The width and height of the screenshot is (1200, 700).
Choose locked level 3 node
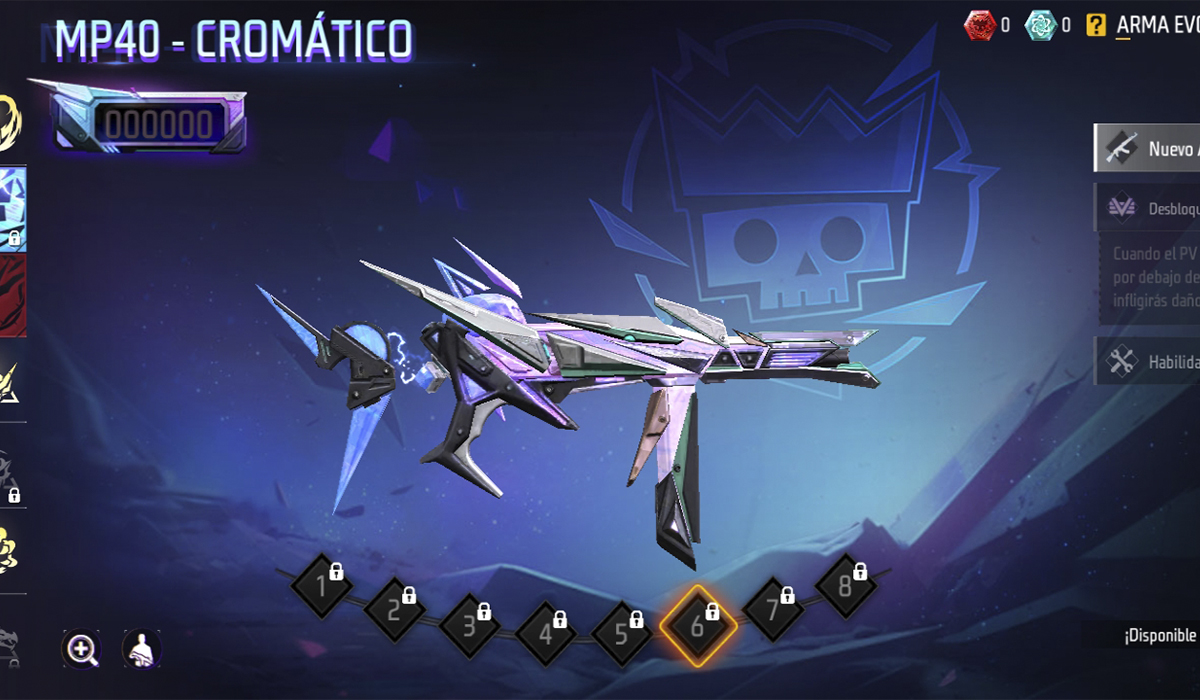[x=469, y=627]
